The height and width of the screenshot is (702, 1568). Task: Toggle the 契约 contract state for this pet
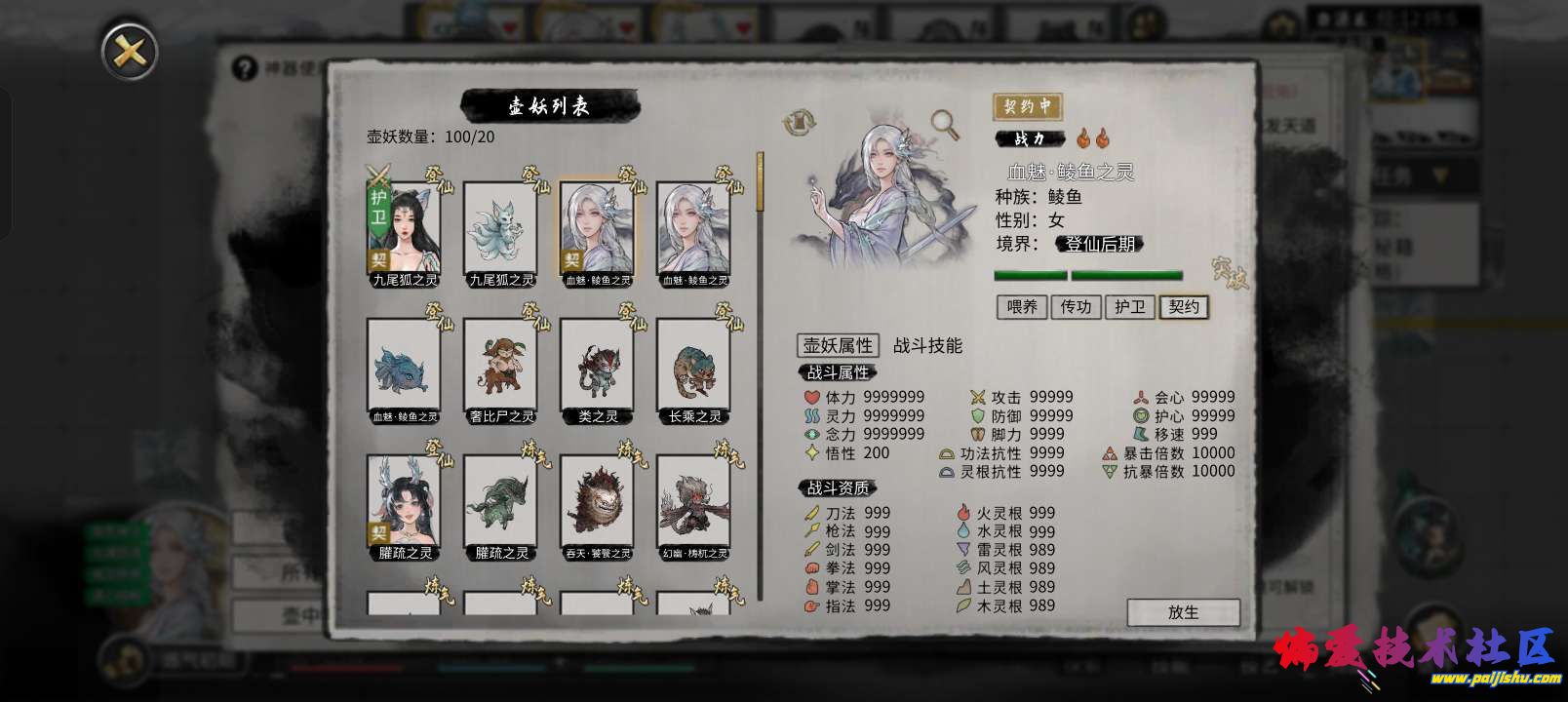coord(1184,307)
